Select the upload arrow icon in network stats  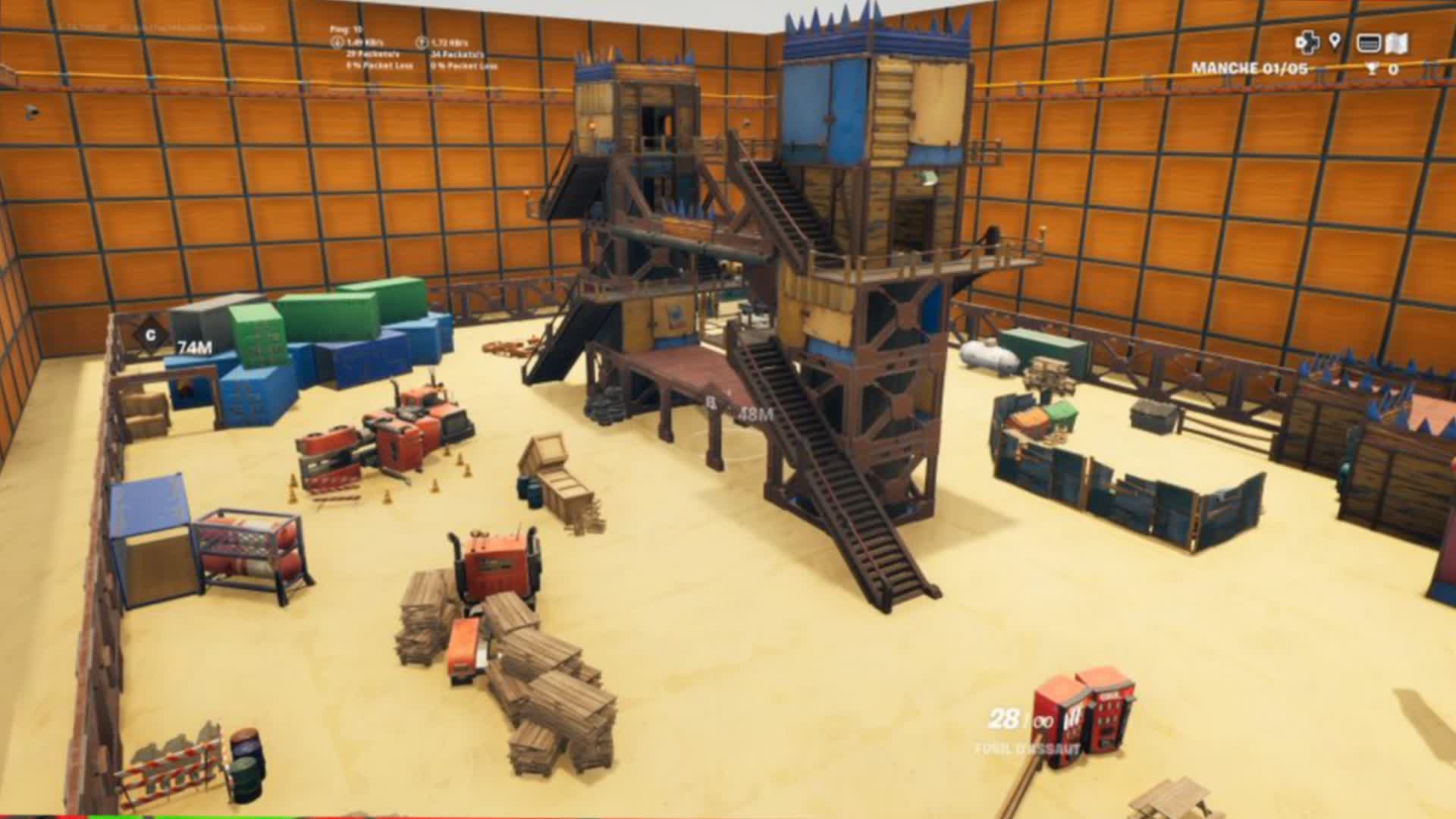point(423,42)
